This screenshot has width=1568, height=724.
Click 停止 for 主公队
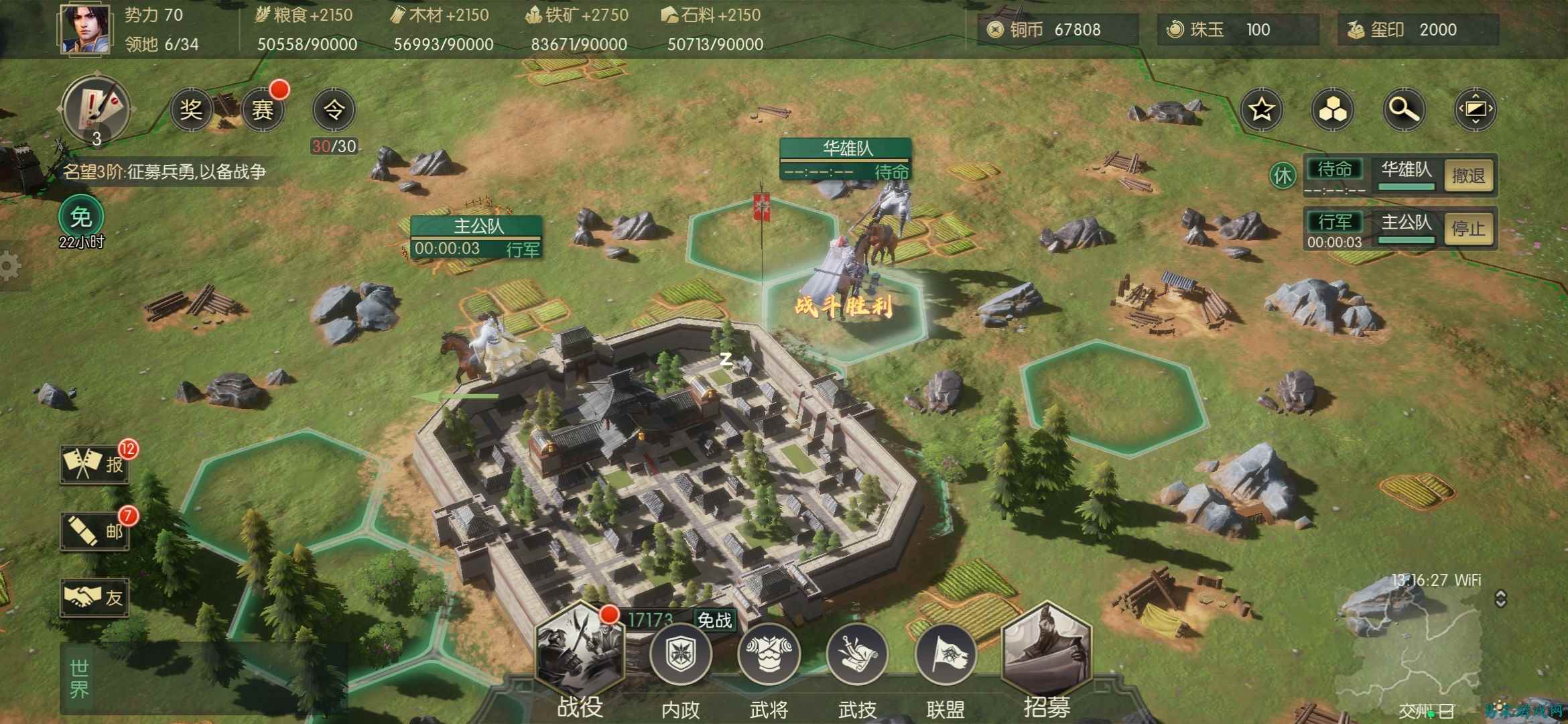point(1468,229)
